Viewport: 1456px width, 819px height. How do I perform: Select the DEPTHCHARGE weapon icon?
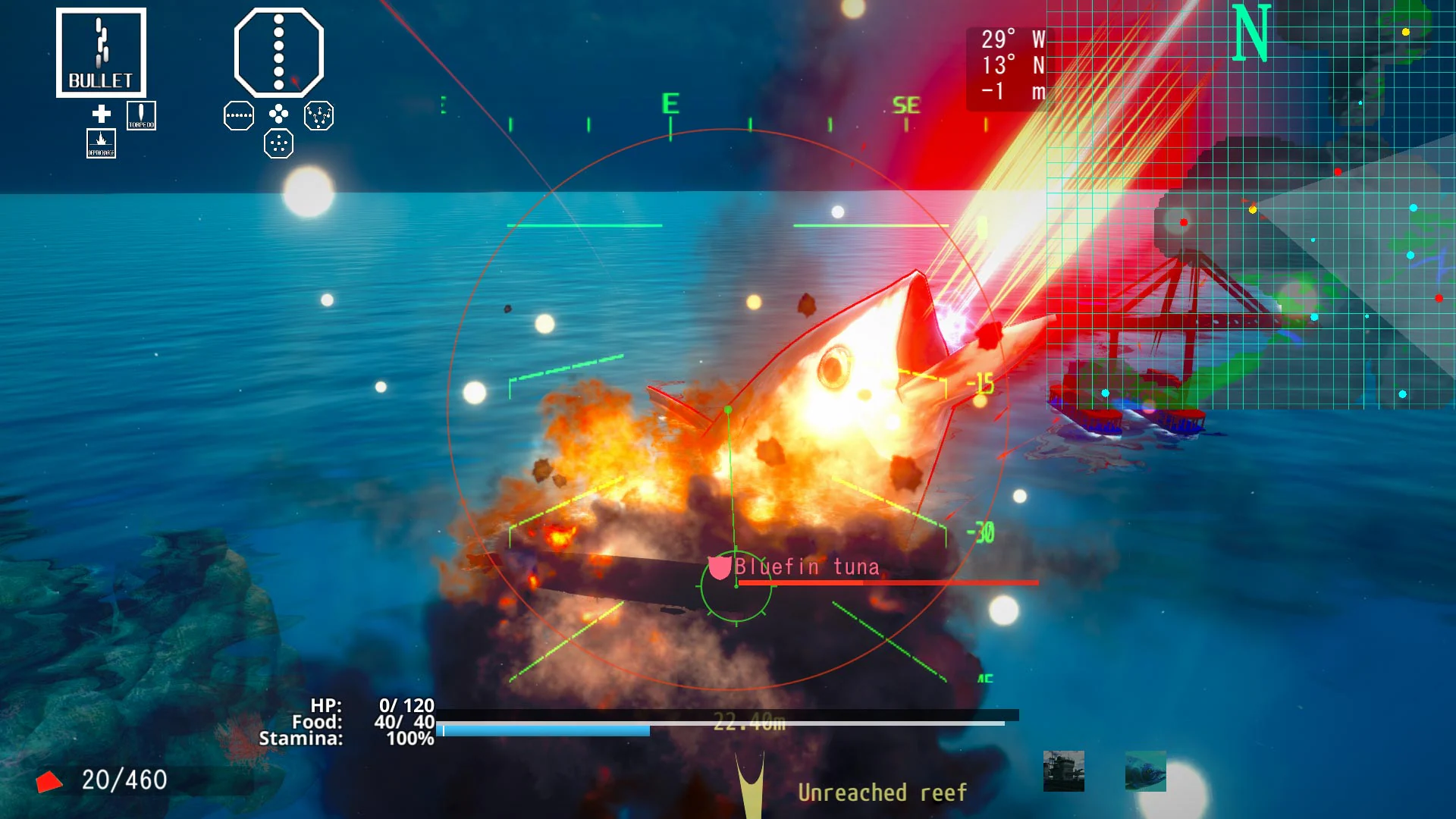point(101,144)
